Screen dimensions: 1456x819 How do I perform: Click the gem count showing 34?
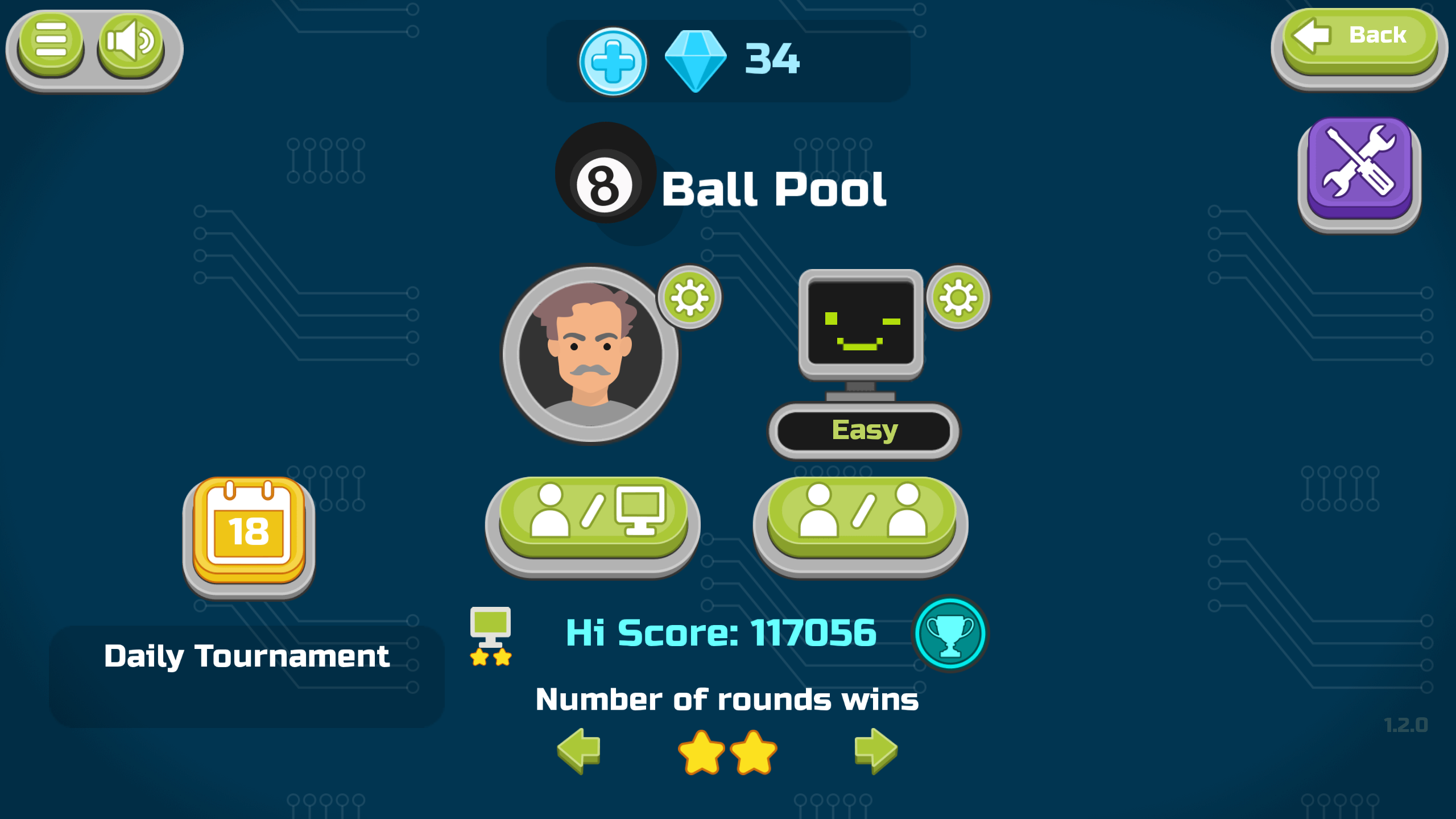click(x=771, y=59)
